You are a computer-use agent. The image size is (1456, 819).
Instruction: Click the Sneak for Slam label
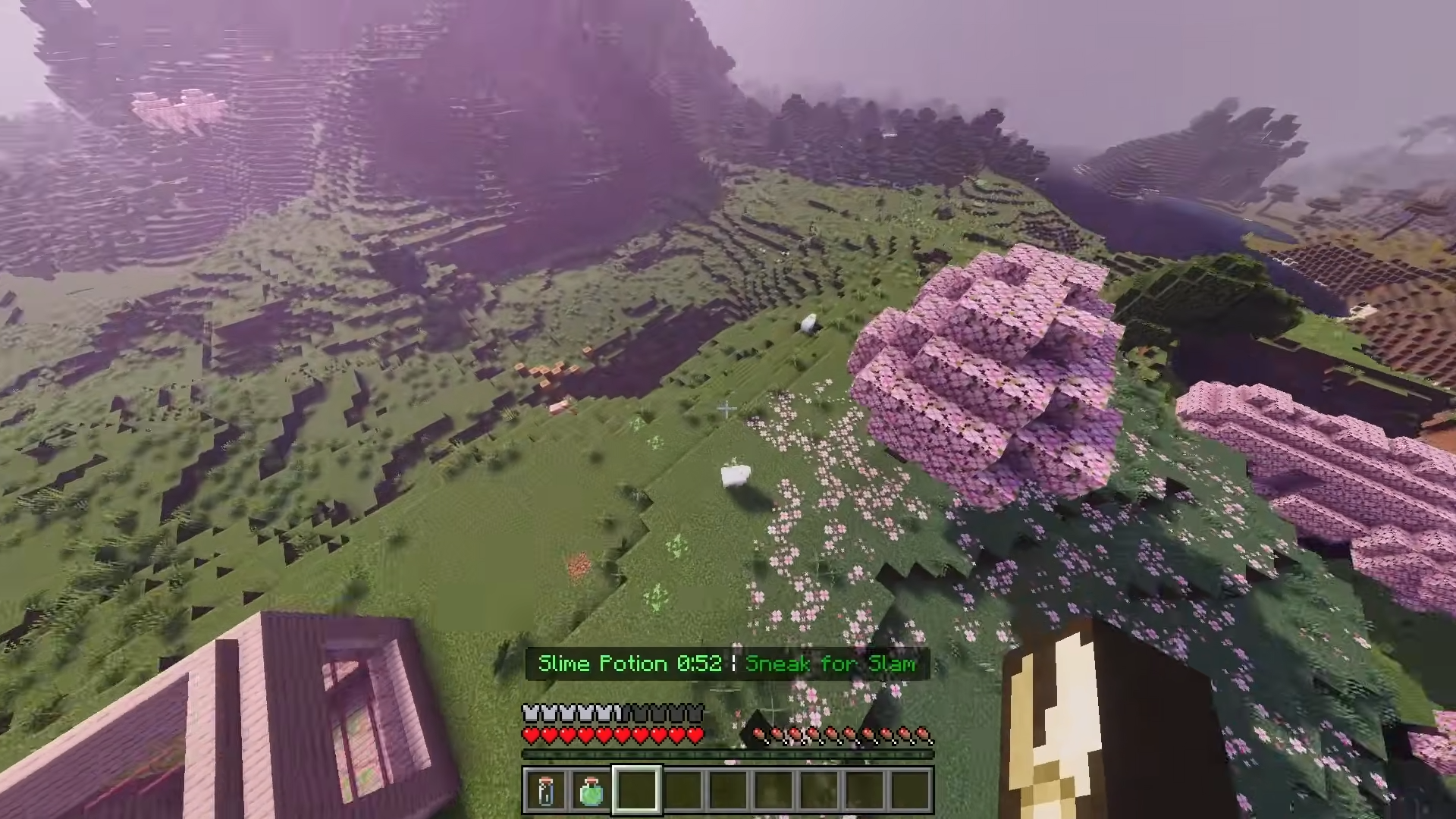[x=830, y=664]
